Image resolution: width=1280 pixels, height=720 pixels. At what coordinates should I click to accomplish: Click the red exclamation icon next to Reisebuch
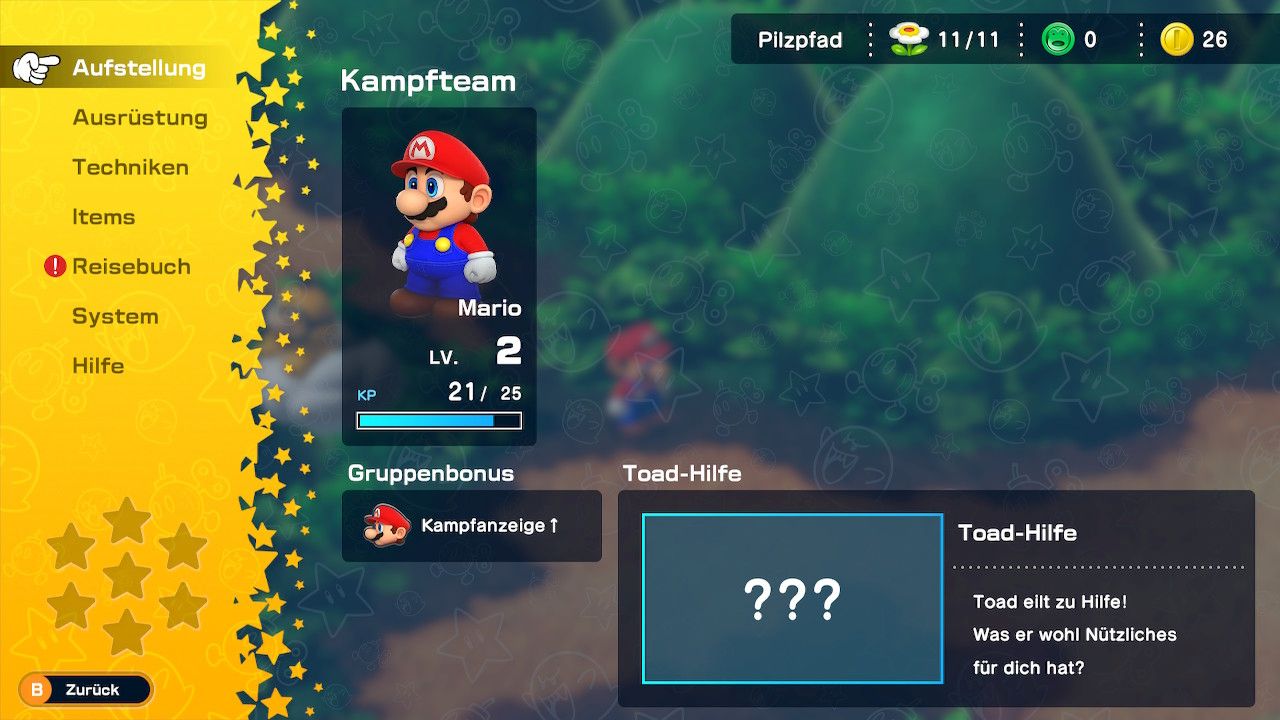pyautogui.click(x=53, y=266)
